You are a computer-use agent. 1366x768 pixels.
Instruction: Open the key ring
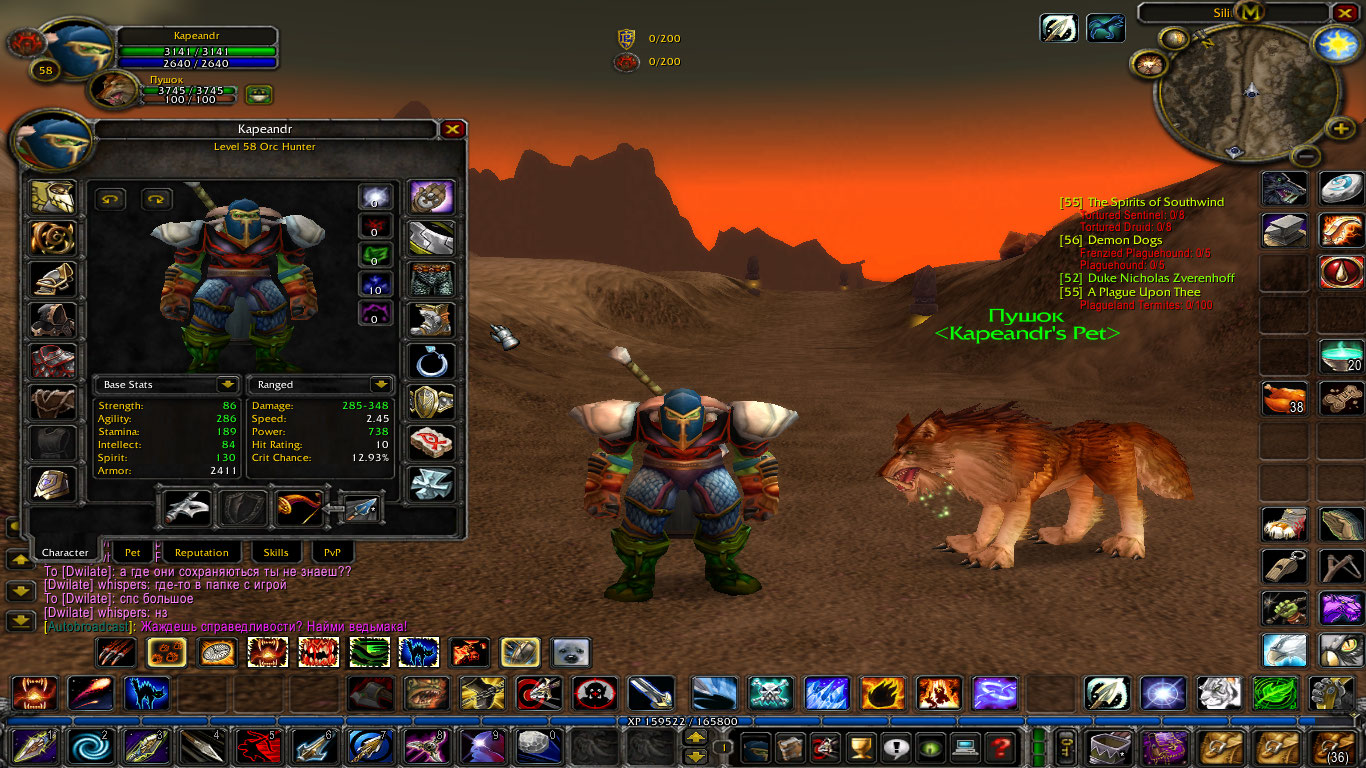coord(1067,746)
